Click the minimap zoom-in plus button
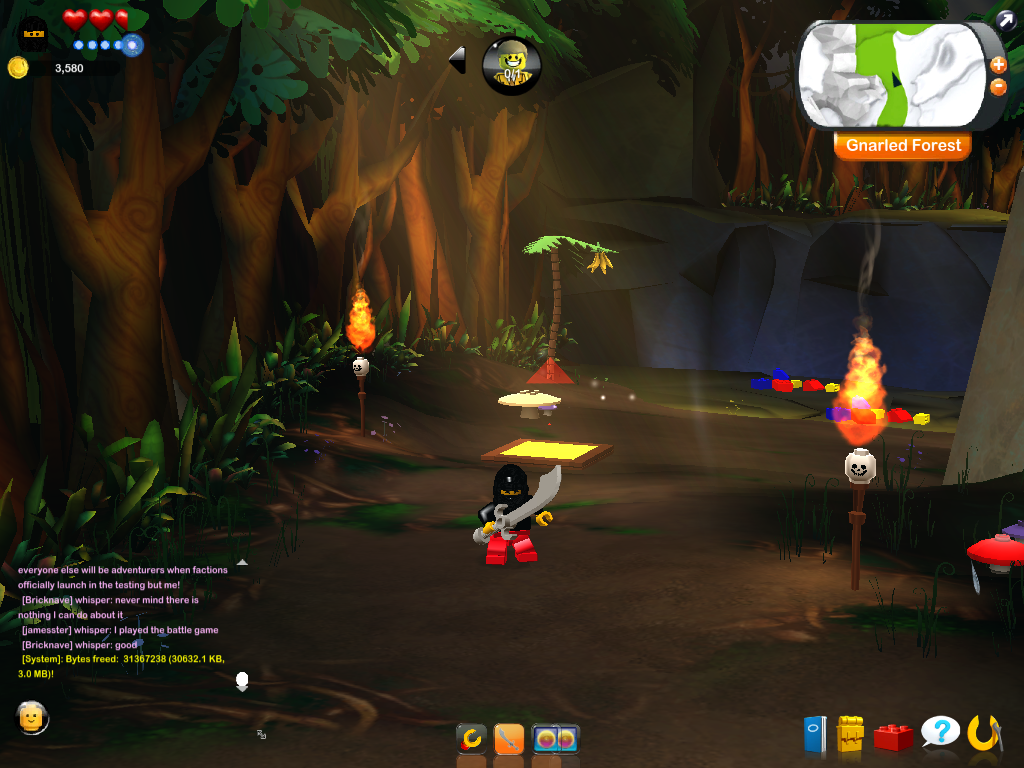 pyautogui.click(x=997, y=65)
